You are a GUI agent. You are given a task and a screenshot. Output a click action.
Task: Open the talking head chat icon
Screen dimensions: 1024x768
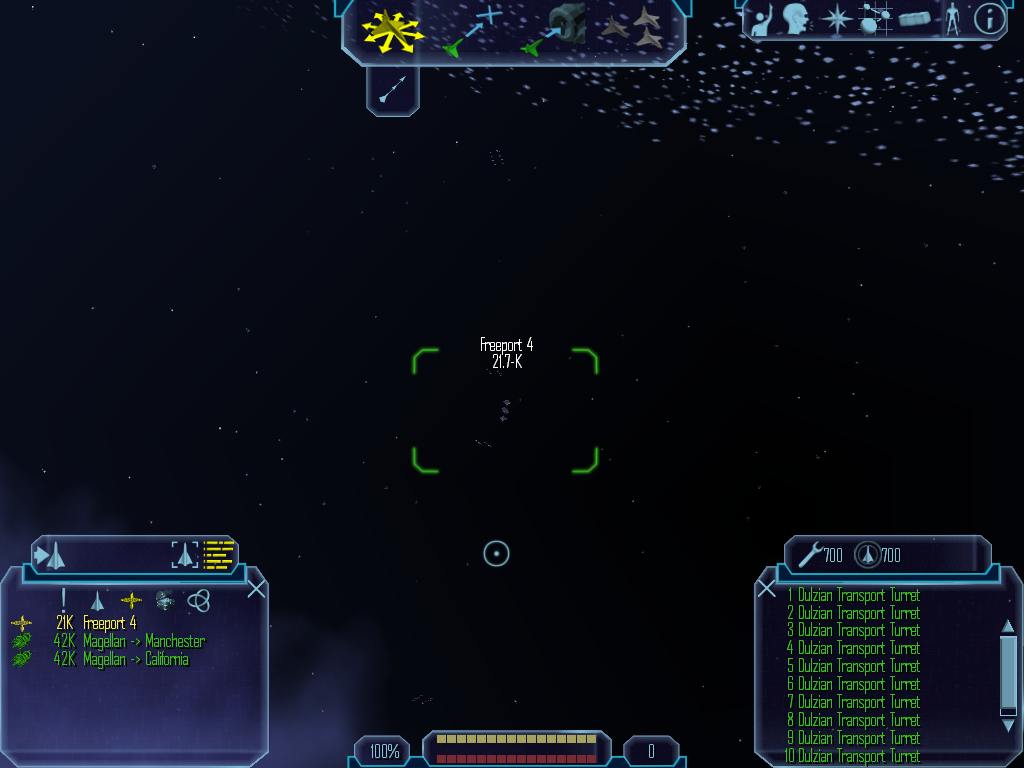pos(796,19)
